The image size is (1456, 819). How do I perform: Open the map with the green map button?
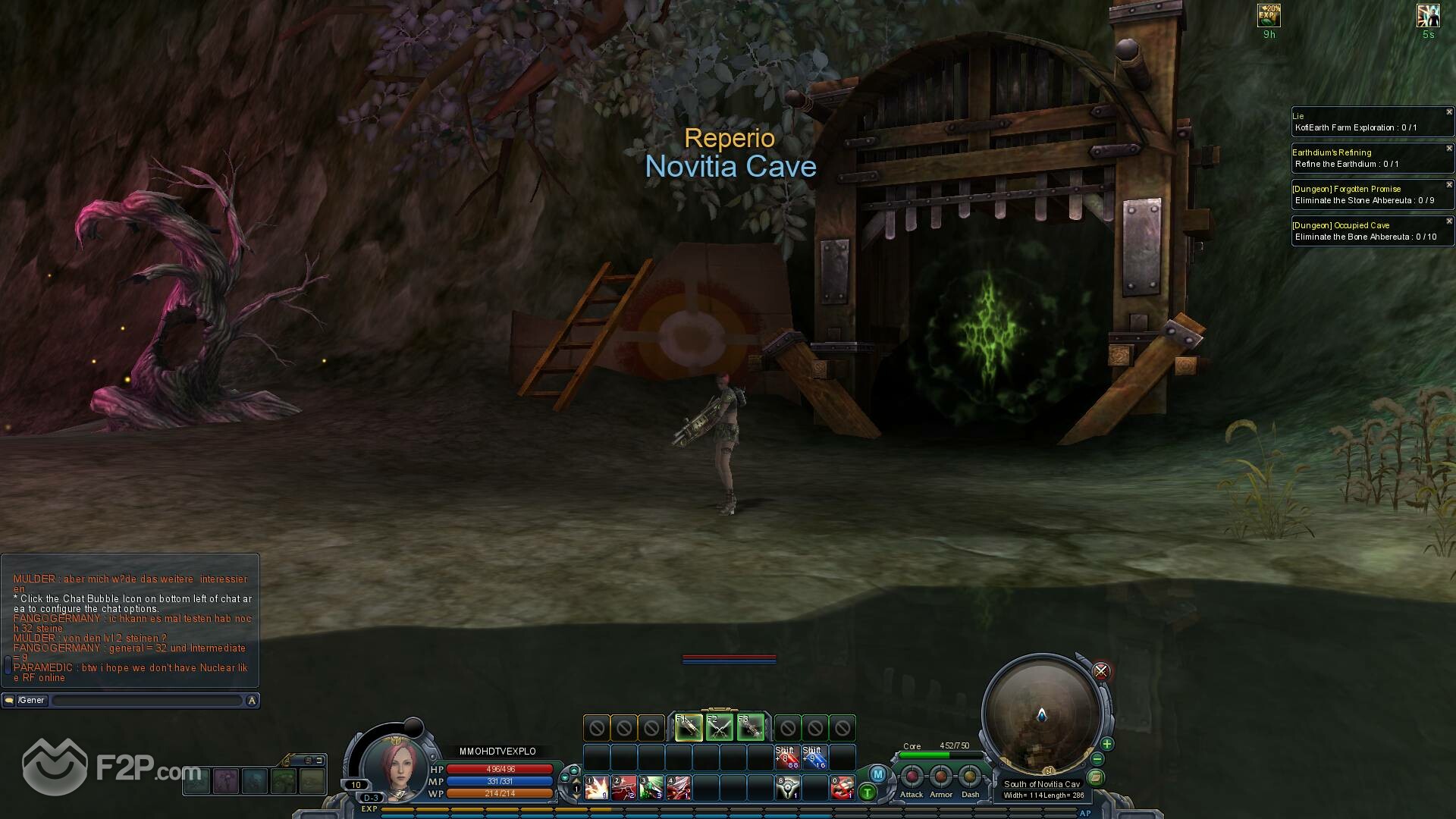(x=1096, y=777)
